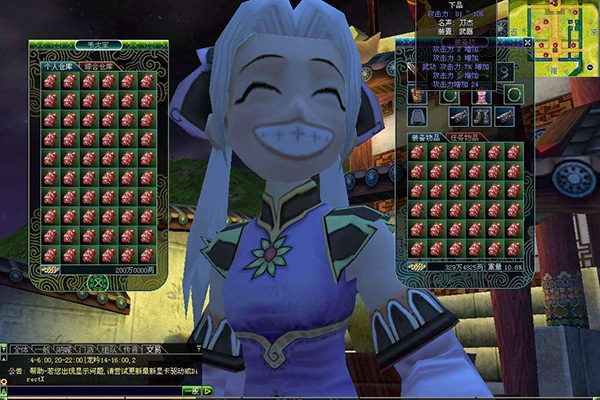The height and width of the screenshot is (400, 600).
Task: Close the inventory panel with its X
Action: 528,43
